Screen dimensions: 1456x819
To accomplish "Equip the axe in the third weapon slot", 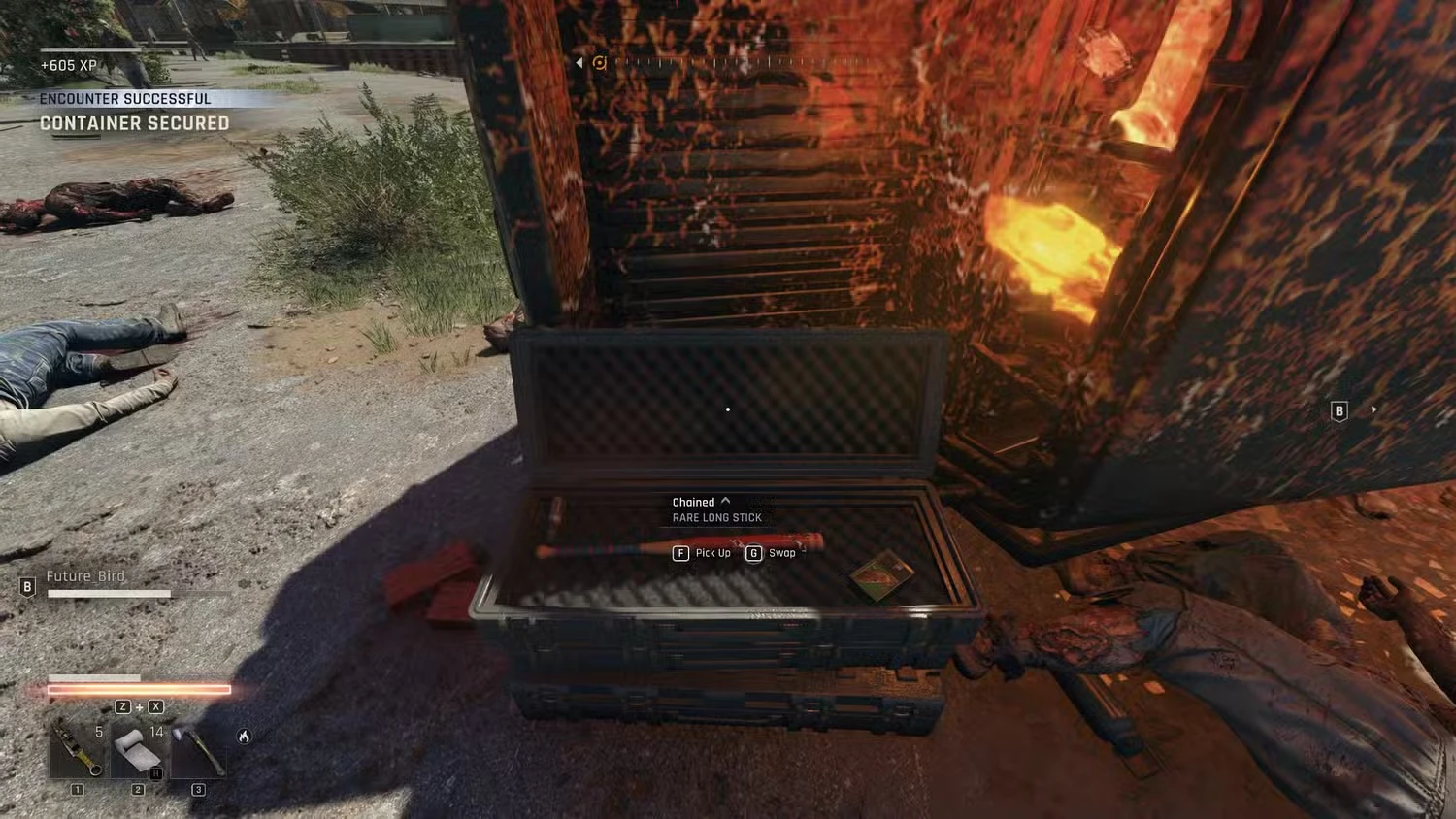I will 199,750.
